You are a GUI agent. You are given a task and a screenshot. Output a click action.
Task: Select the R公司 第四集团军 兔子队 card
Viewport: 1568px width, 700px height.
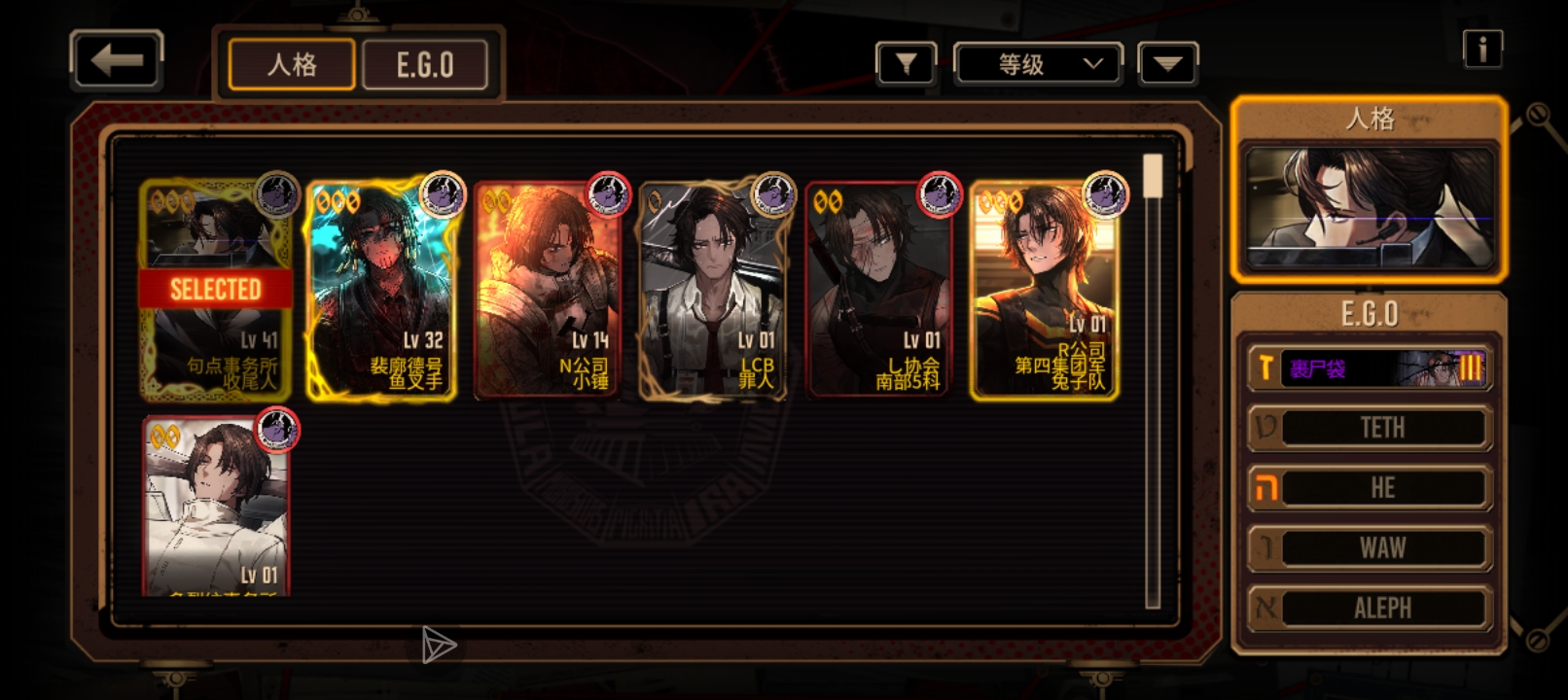point(1044,290)
